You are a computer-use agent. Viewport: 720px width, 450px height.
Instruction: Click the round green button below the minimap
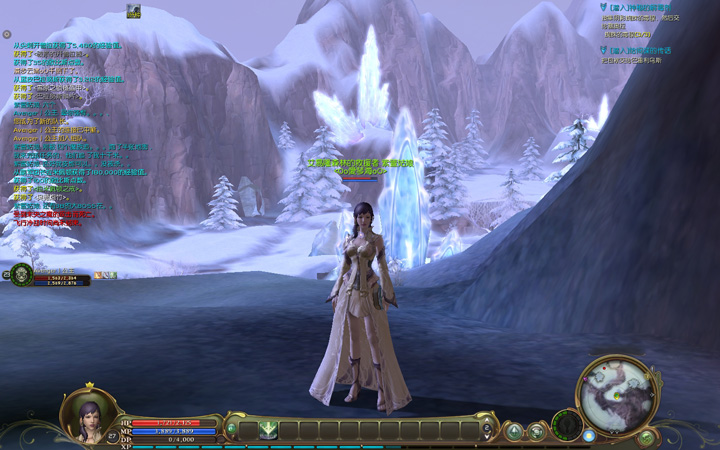(x=646, y=437)
